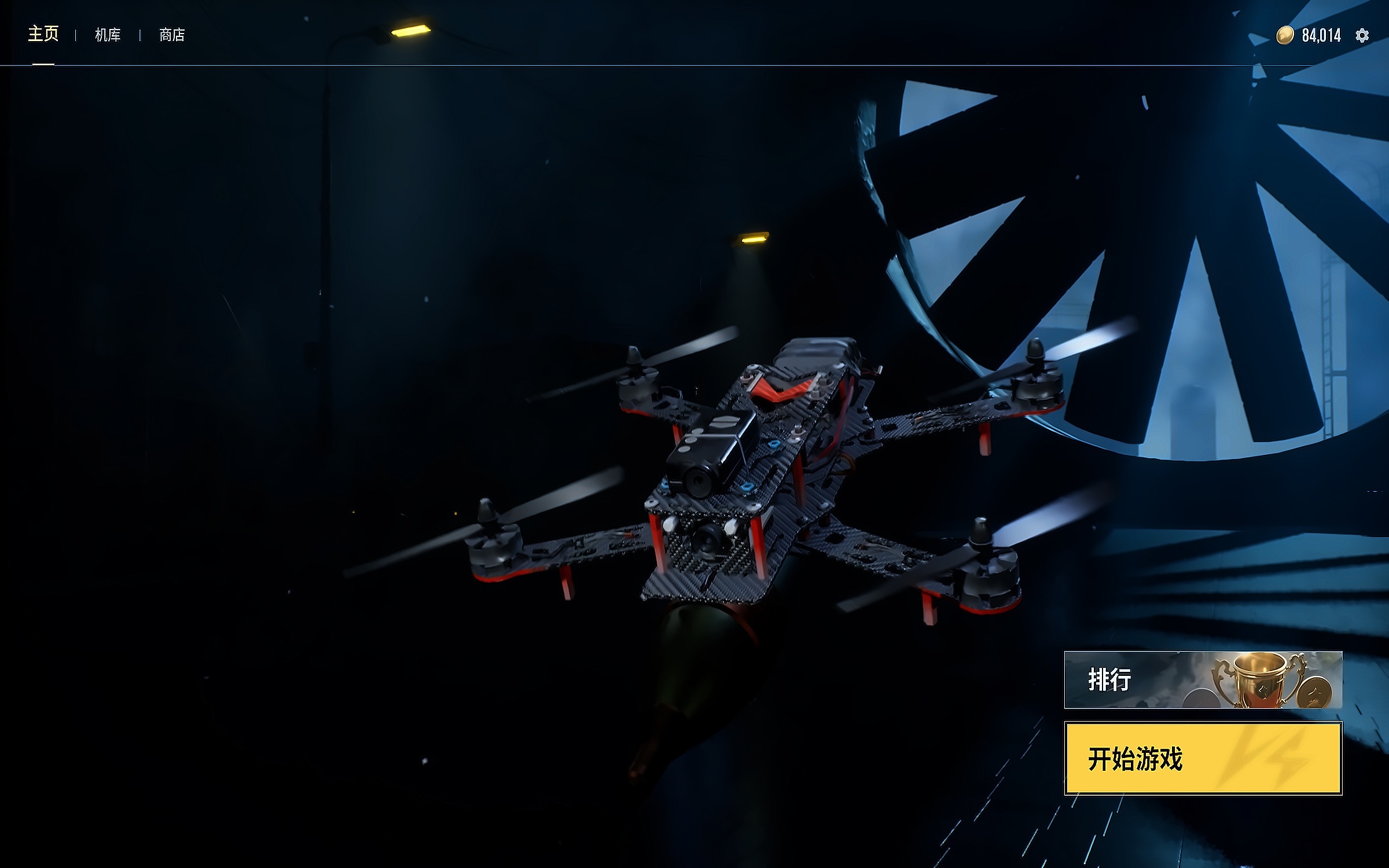Go to the 商店 shop tab
Screen dimensions: 1389x868
click(x=172, y=35)
